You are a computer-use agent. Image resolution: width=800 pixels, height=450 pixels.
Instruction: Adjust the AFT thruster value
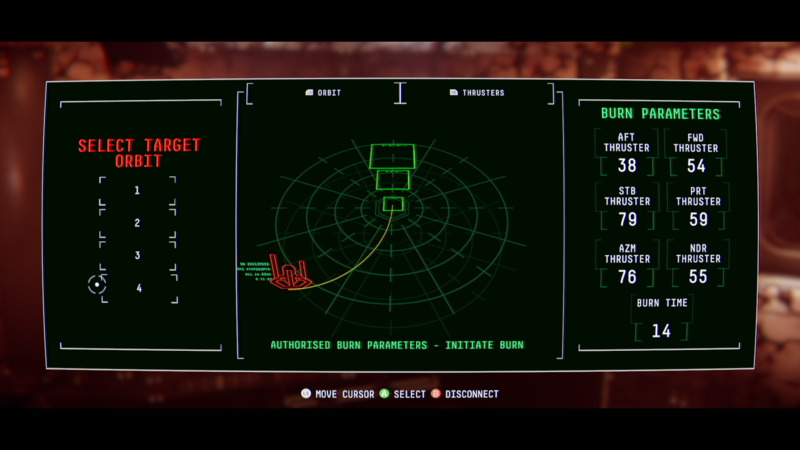pos(627,166)
